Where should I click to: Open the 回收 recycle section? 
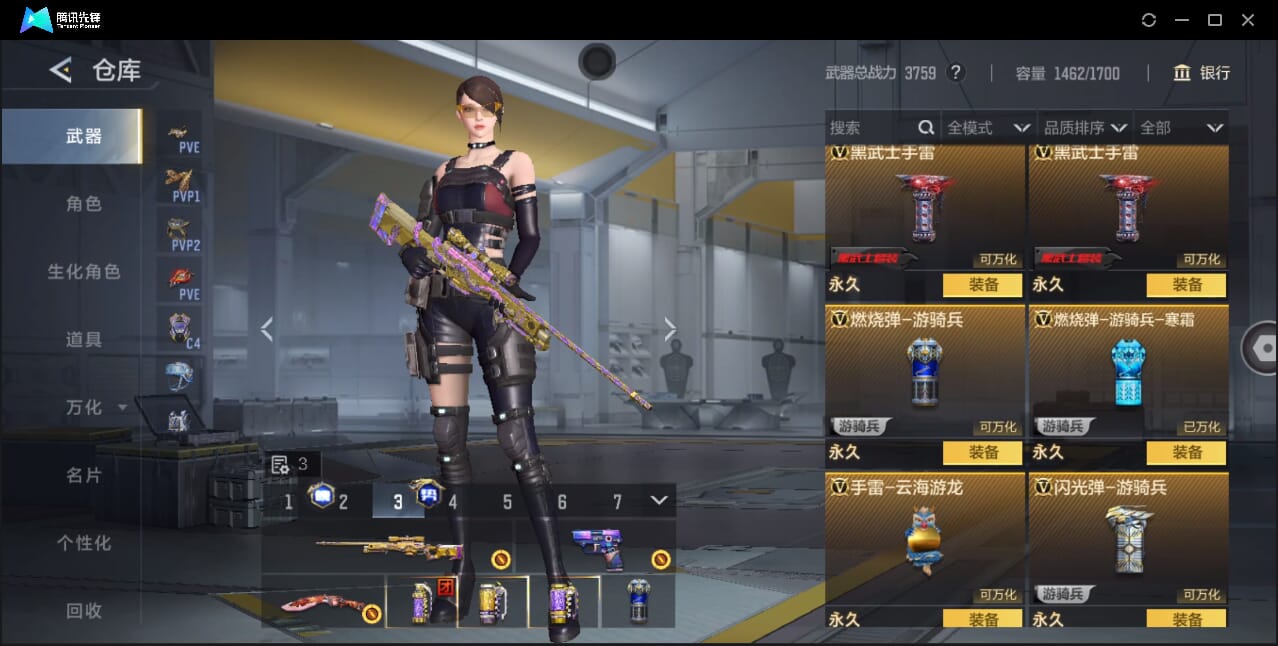click(x=84, y=611)
